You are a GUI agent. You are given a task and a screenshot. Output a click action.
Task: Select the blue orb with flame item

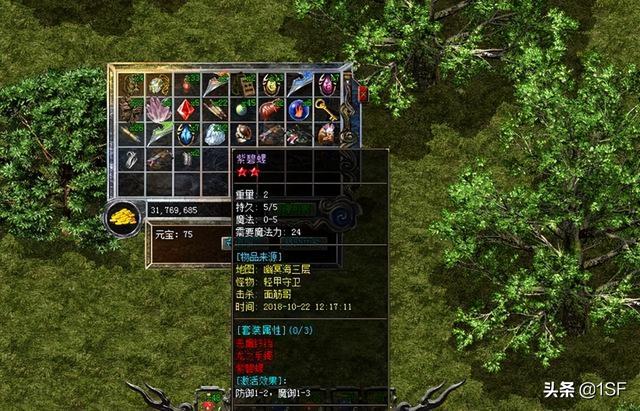tap(298, 108)
